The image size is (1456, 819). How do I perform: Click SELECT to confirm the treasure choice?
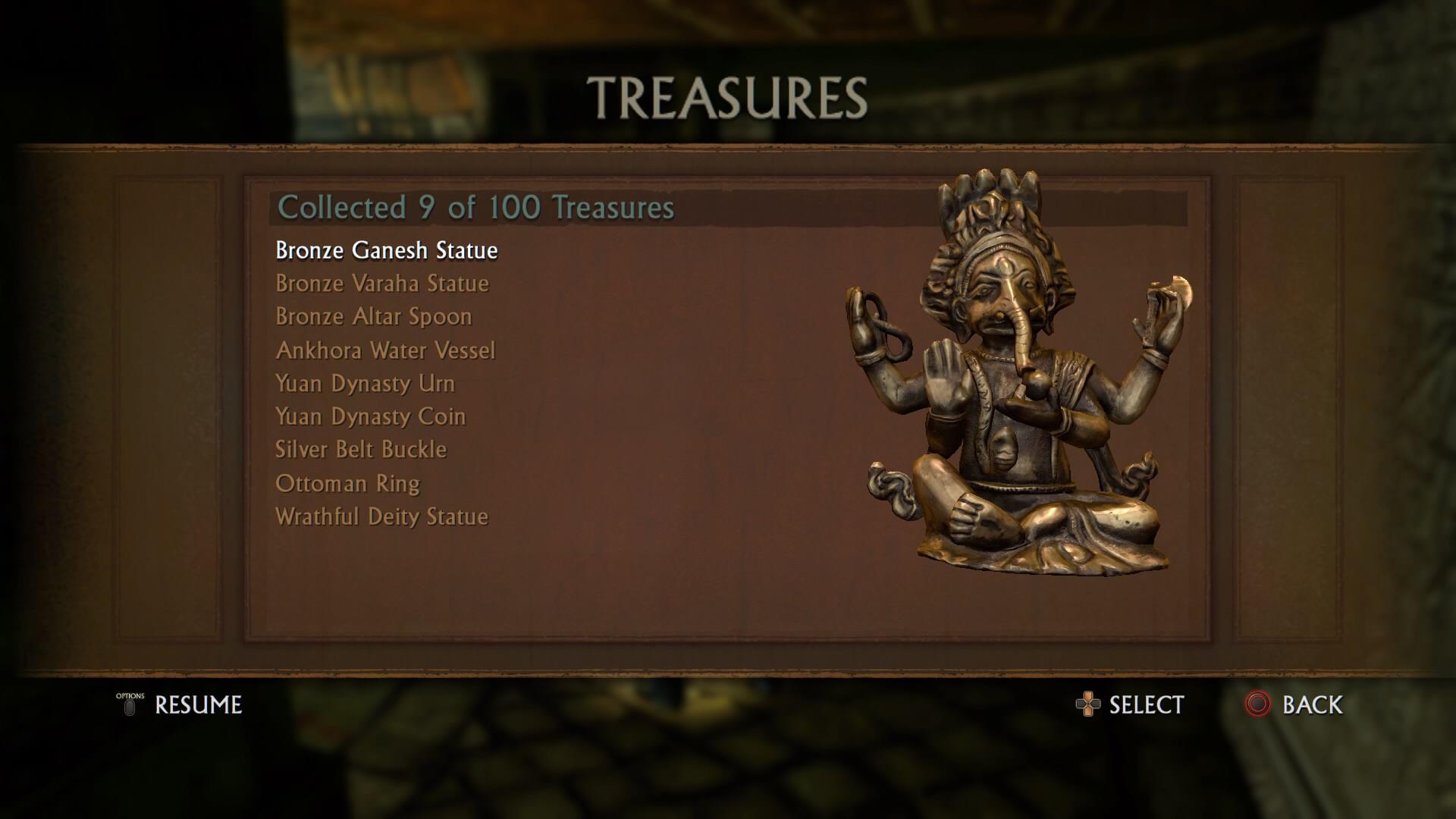click(x=1147, y=704)
